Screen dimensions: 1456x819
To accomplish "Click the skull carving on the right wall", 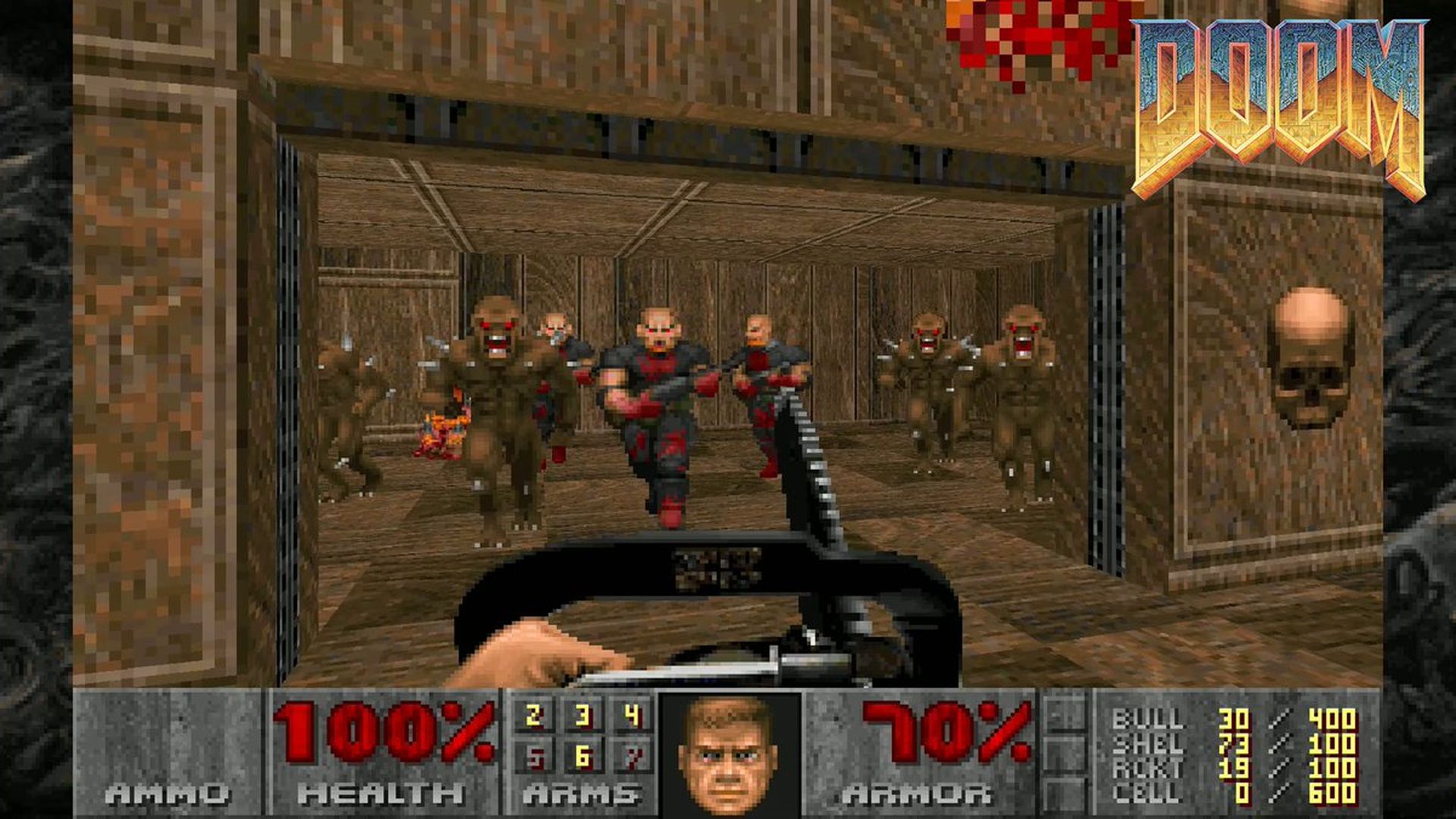I will [x=1313, y=353].
